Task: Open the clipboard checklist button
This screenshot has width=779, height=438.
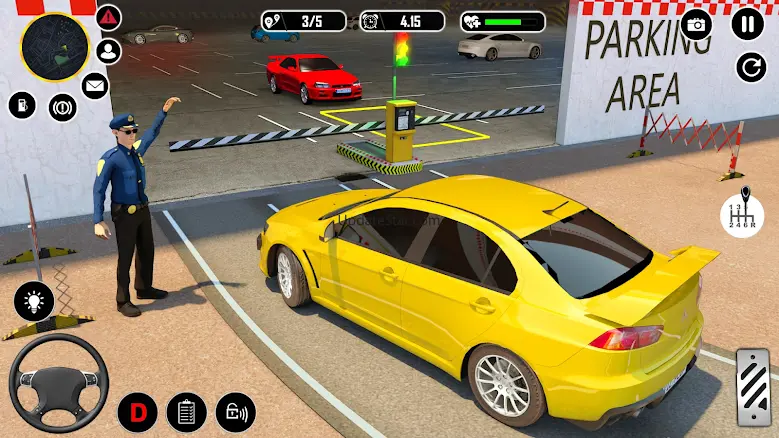Action: 186,412
